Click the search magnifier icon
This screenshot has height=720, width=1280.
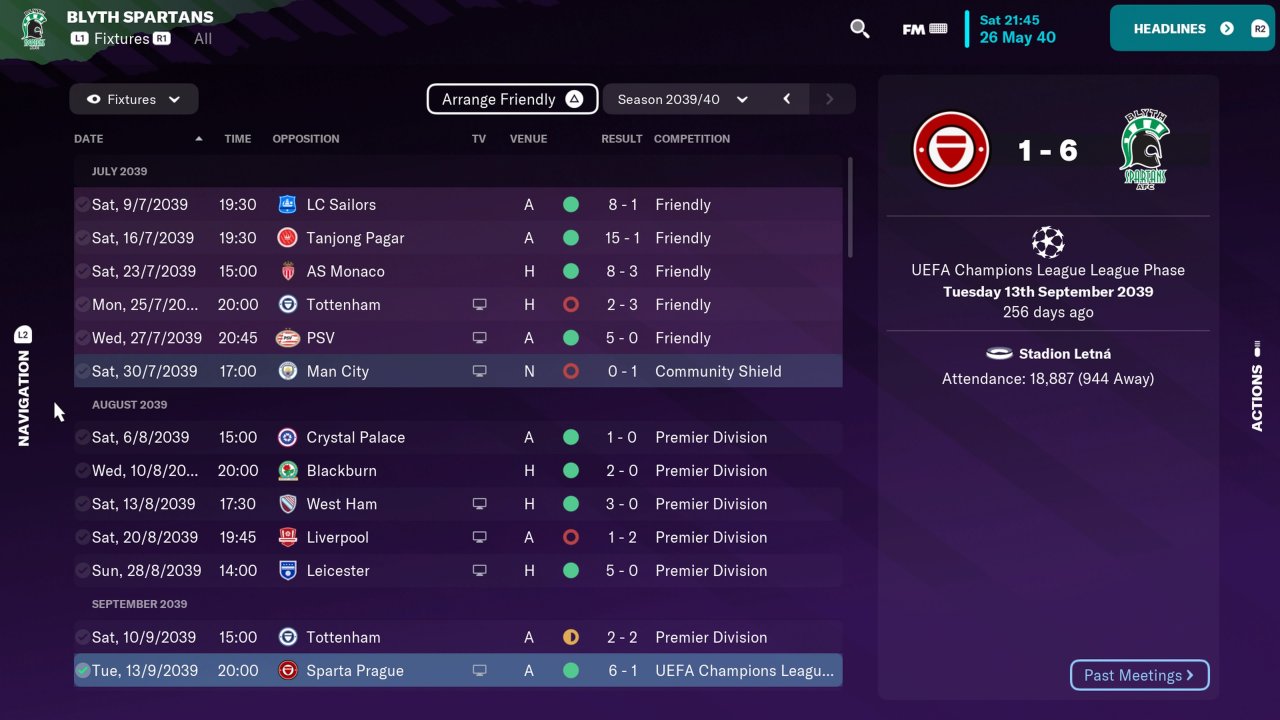tap(859, 29)
